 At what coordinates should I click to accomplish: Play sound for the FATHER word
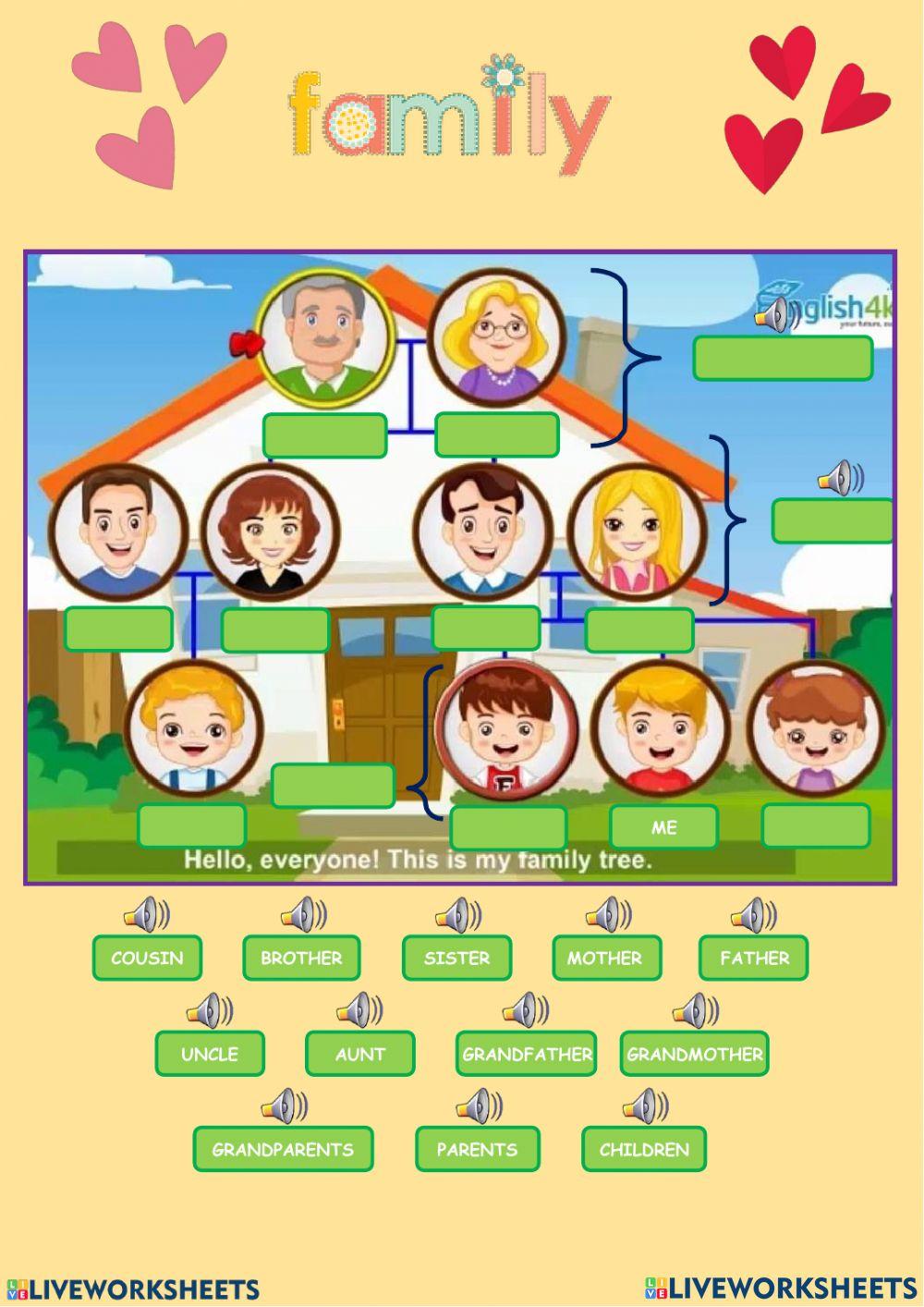tap(752, 915)
